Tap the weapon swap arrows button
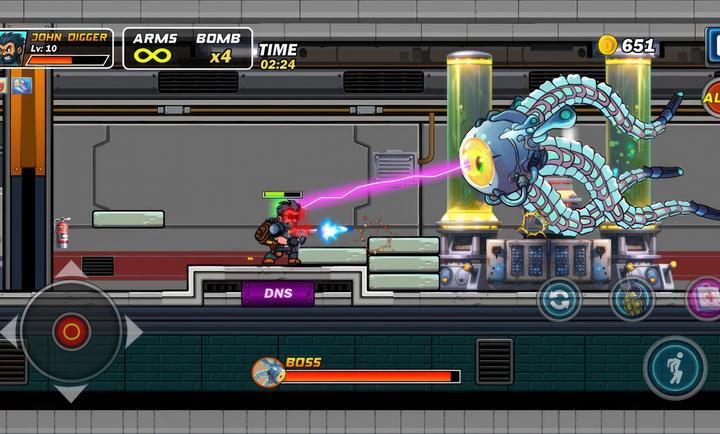The height and width of the screenshot is (434, 720). point(560,298)
